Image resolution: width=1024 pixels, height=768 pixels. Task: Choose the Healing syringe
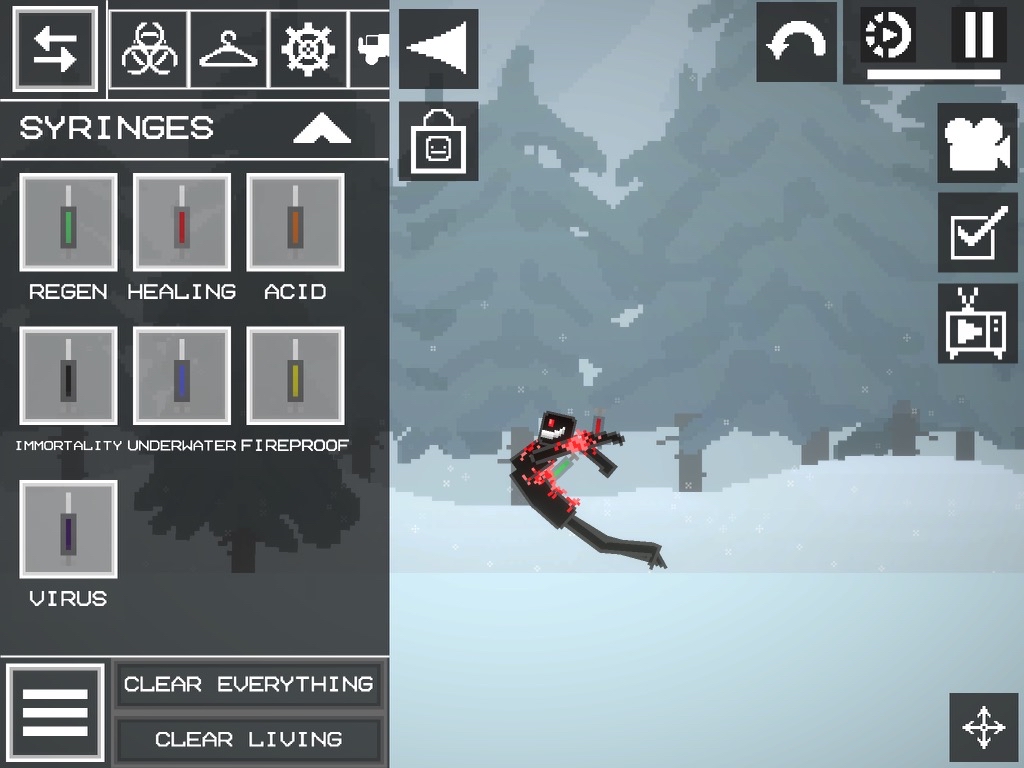182,222
